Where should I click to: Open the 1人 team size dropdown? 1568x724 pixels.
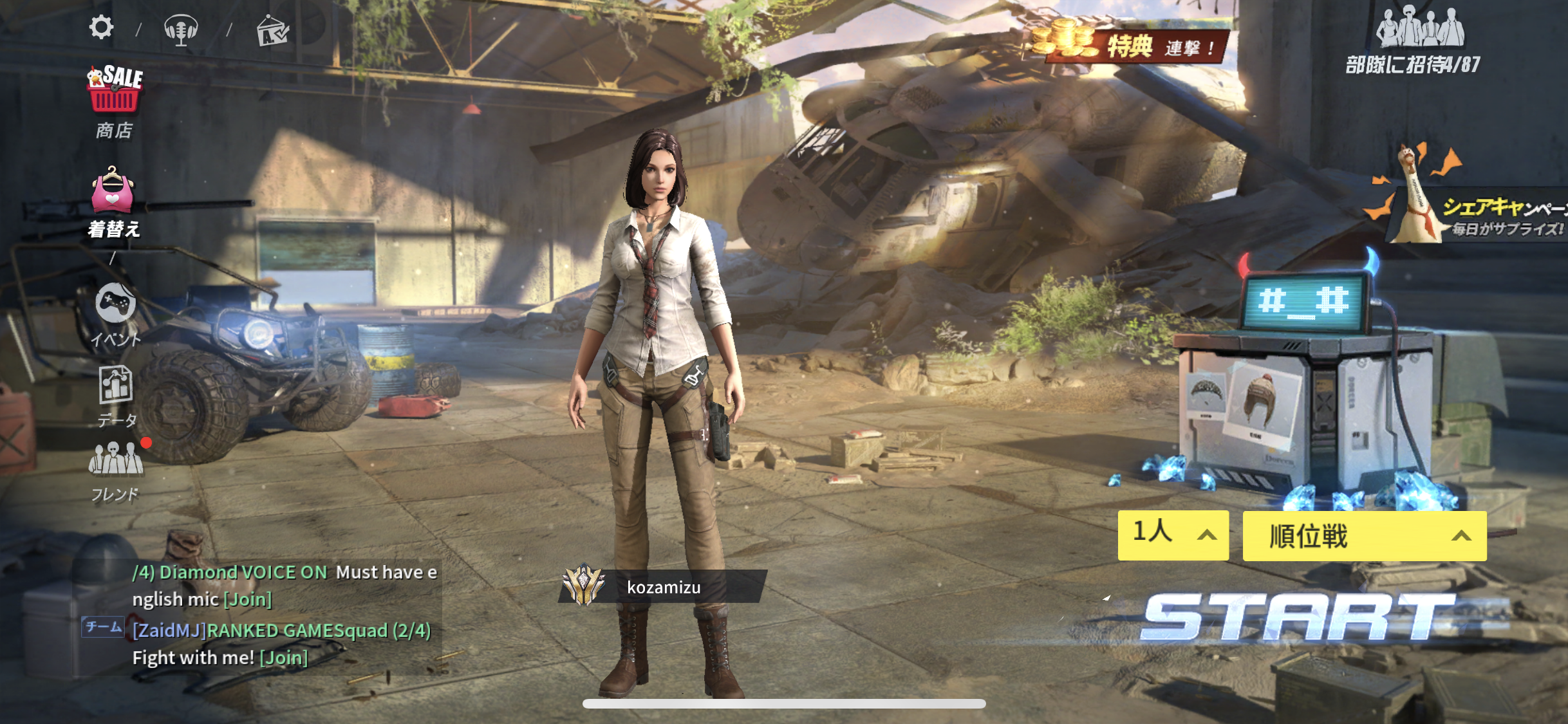[1173, 535]
